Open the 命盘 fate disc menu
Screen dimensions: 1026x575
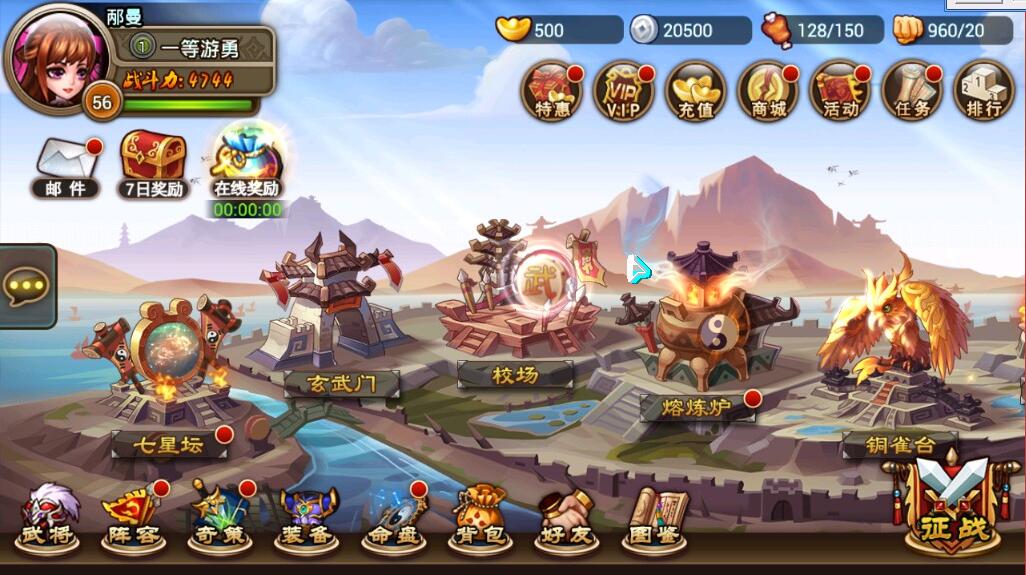click(x=393, y=518)
